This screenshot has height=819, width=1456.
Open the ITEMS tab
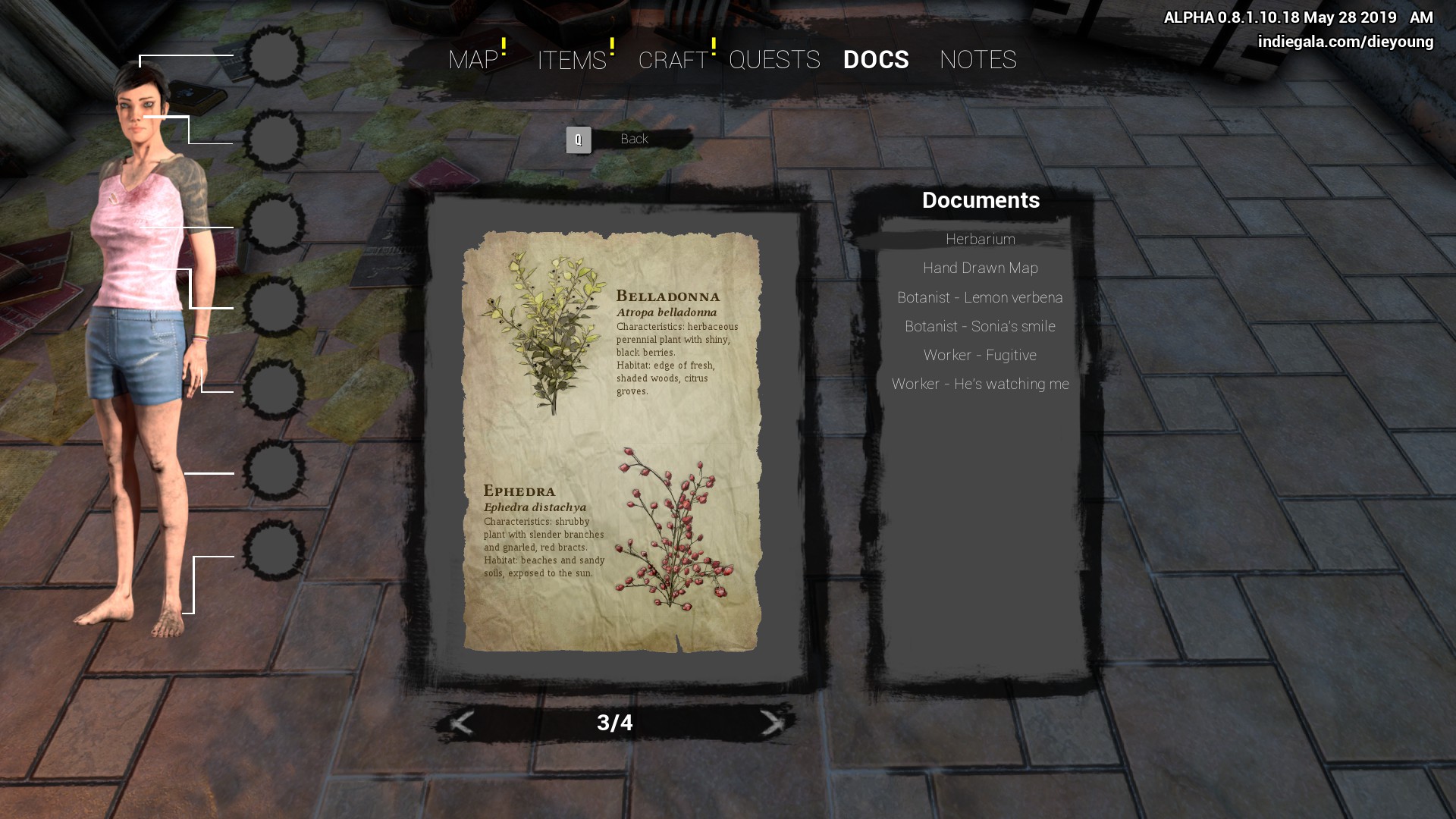(572, 60)
